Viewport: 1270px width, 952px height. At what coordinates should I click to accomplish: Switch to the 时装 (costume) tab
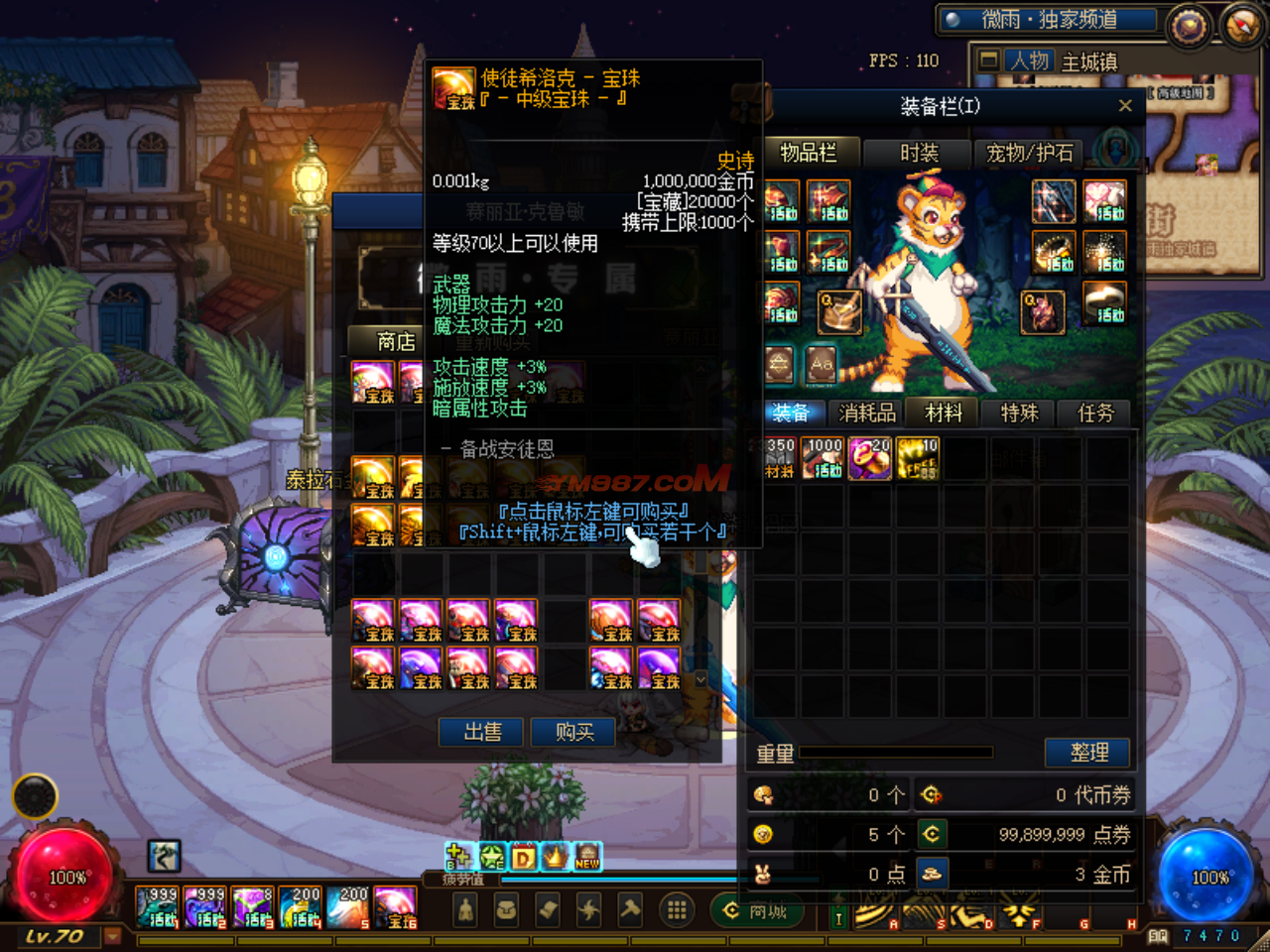(919, 154)
